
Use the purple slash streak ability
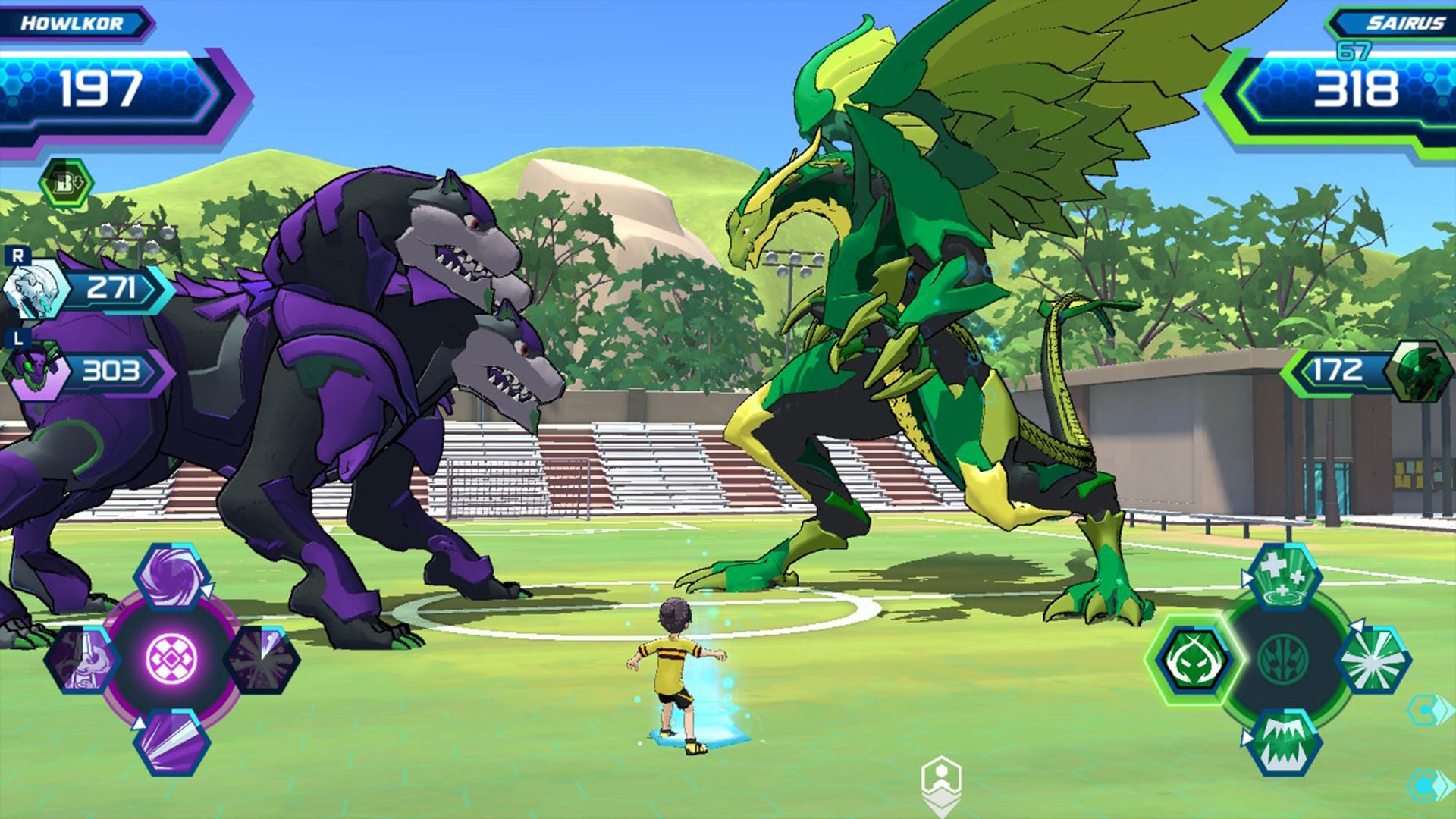(172, 742)
